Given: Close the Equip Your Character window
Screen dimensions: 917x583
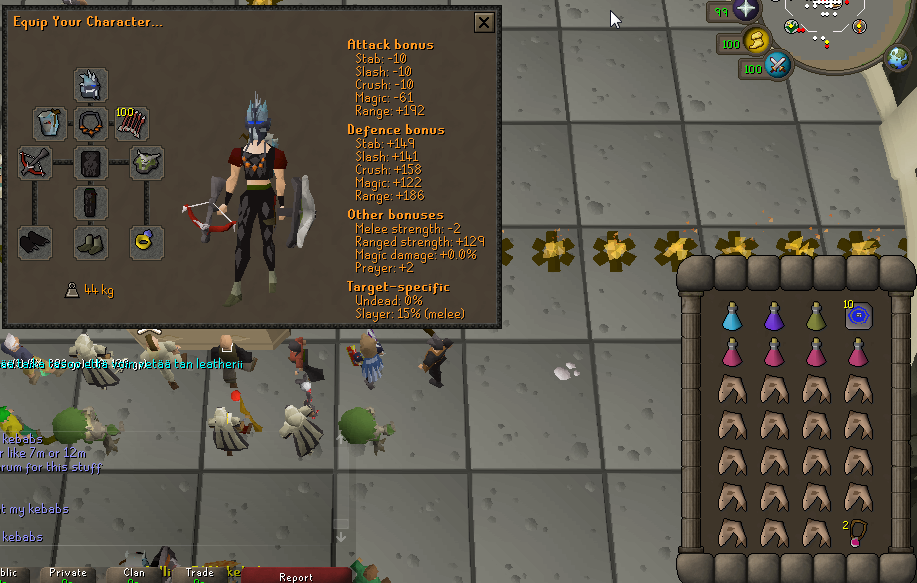Looking at the screenshot, I should pos(484,22).
